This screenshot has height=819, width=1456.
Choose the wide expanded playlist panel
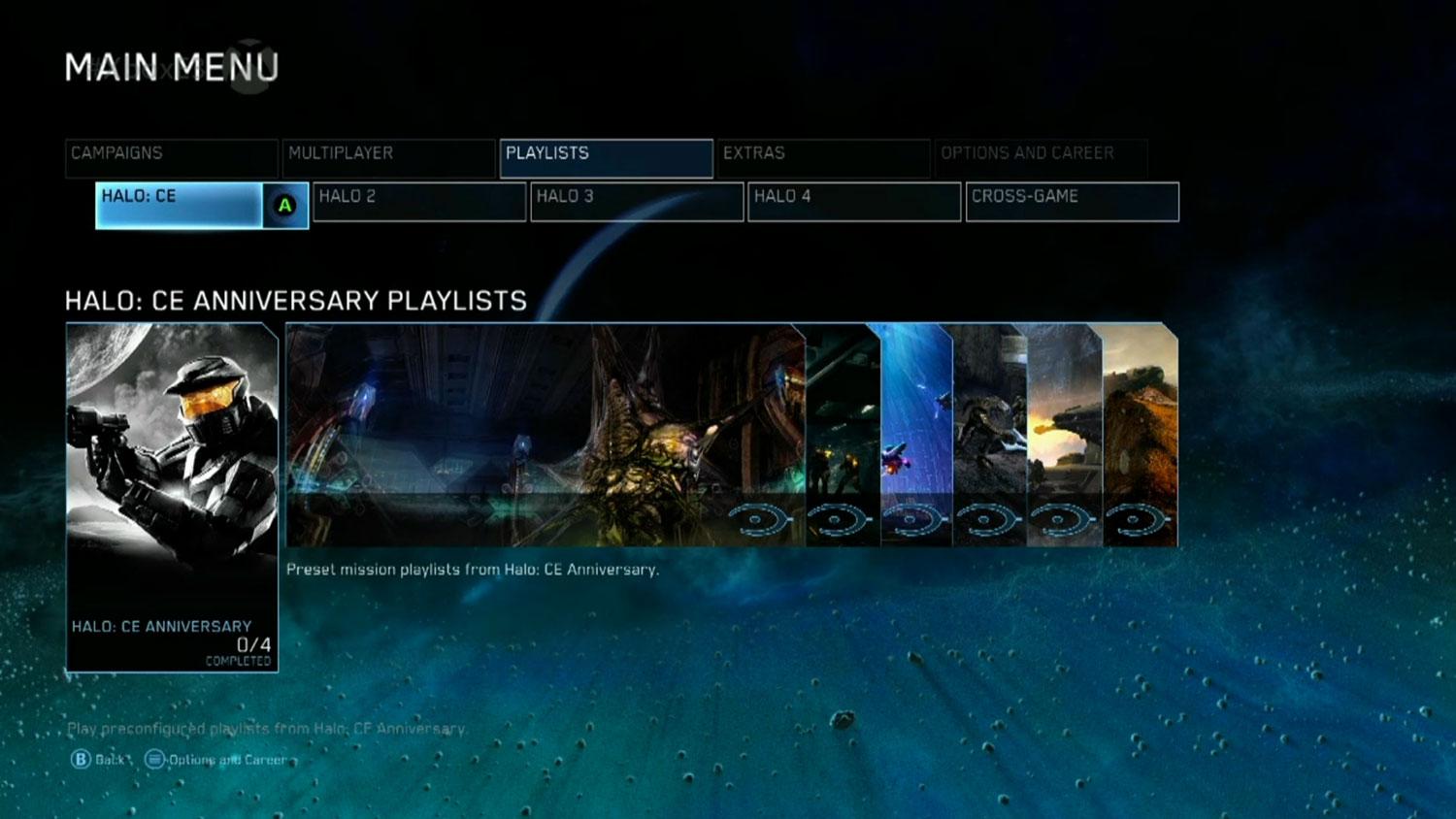point(544,435)
